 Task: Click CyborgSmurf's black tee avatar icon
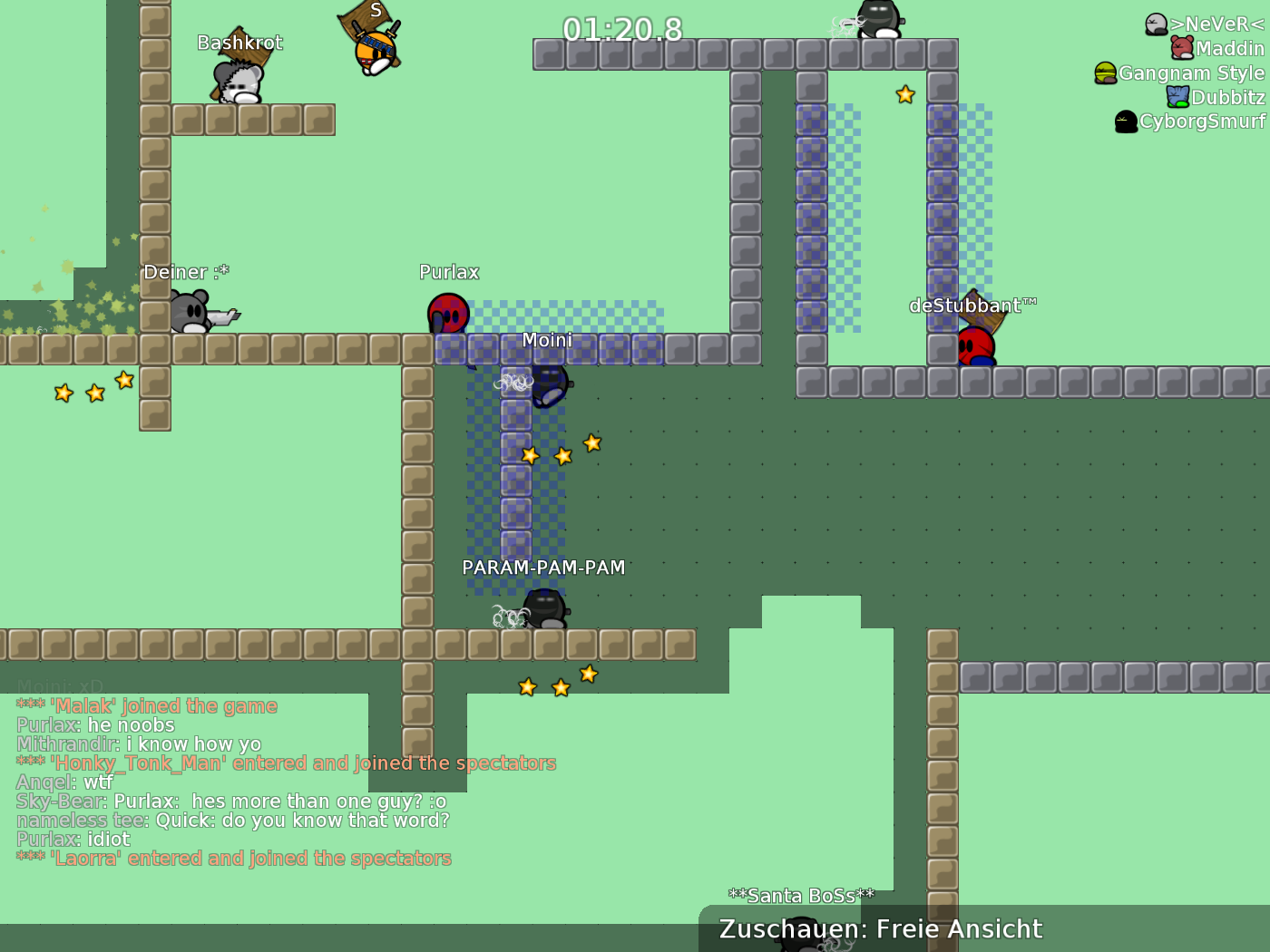pyautogui.click(x=1126, y=121)
